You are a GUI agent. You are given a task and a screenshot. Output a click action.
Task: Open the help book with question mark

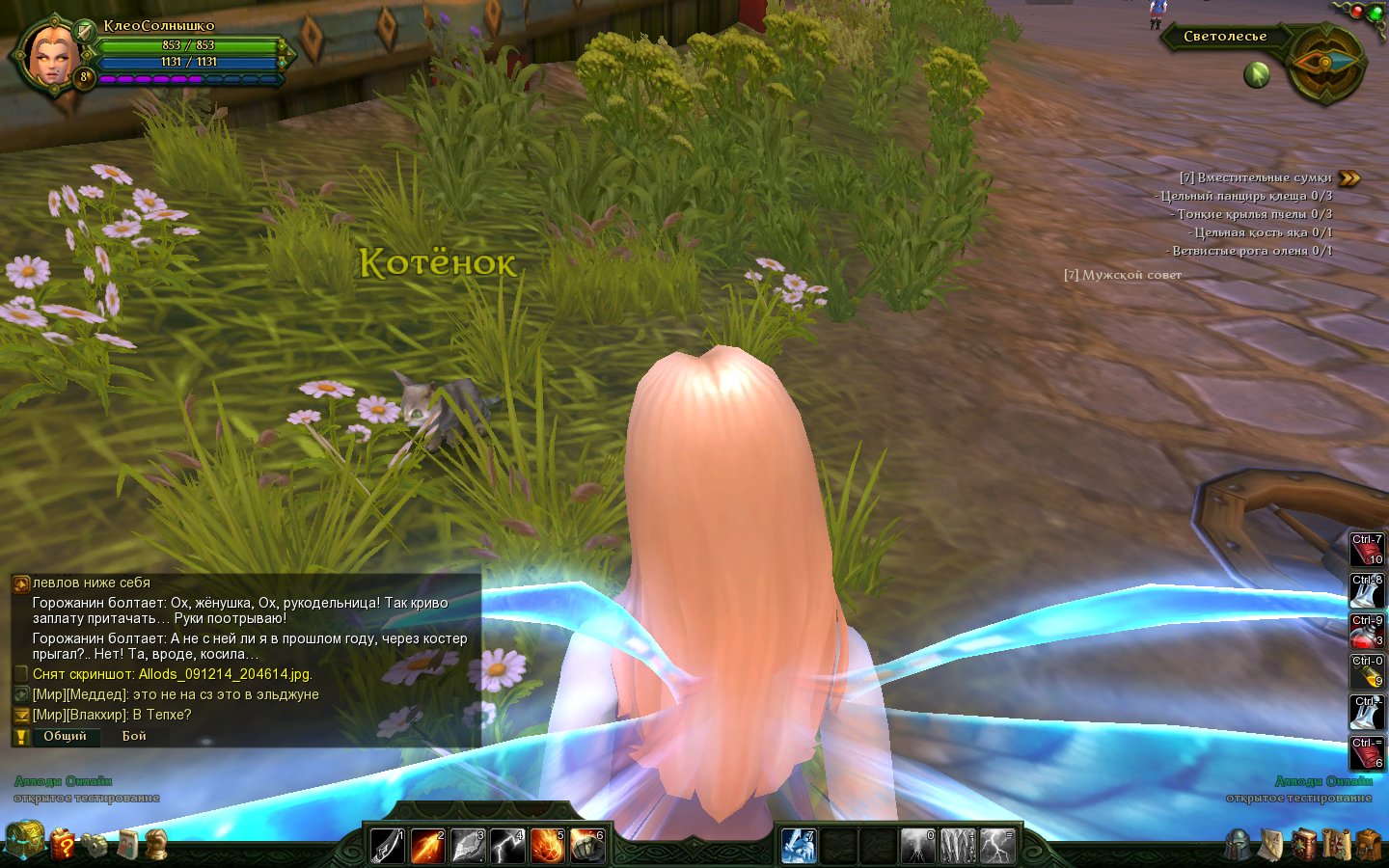[x=63, y=844]
